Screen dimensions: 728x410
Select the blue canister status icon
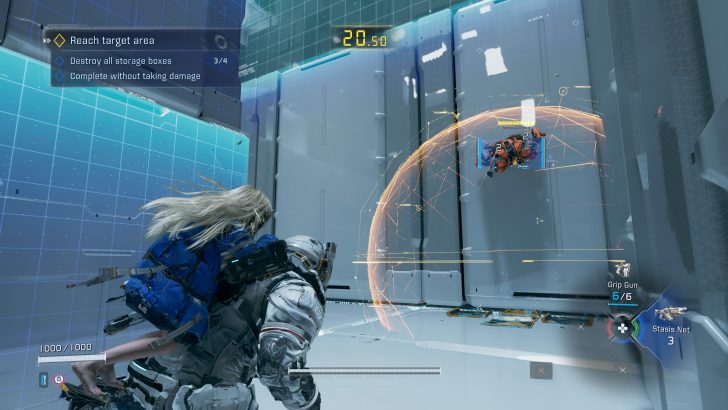click(44, 380)
